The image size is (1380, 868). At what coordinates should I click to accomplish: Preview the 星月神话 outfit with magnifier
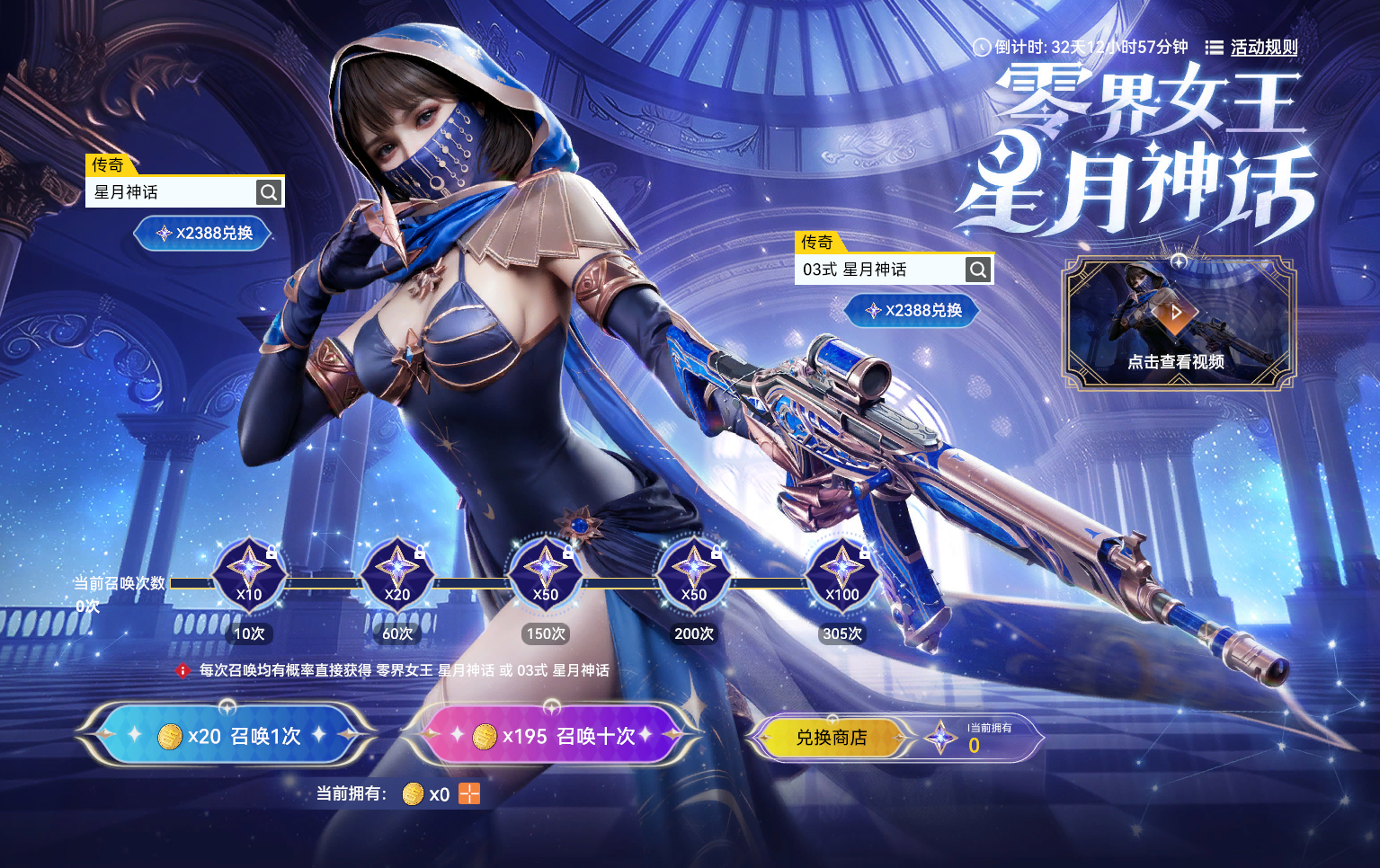point(269,191)
